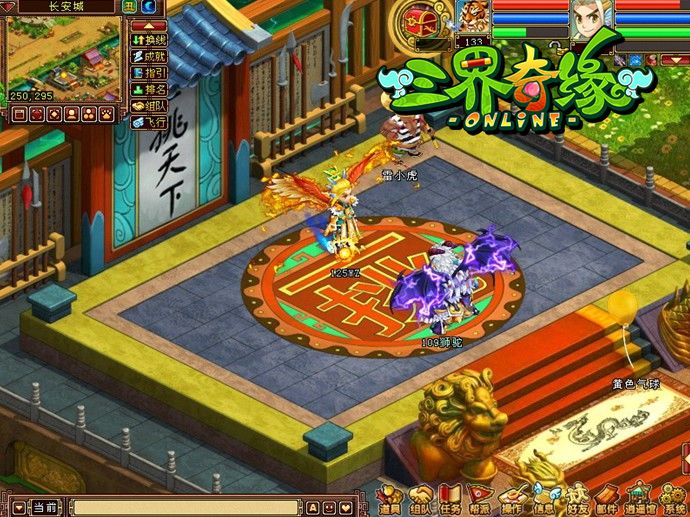Open the 指引 guide panel
This screenshot has width=690, height=517.
coord(149,72)
